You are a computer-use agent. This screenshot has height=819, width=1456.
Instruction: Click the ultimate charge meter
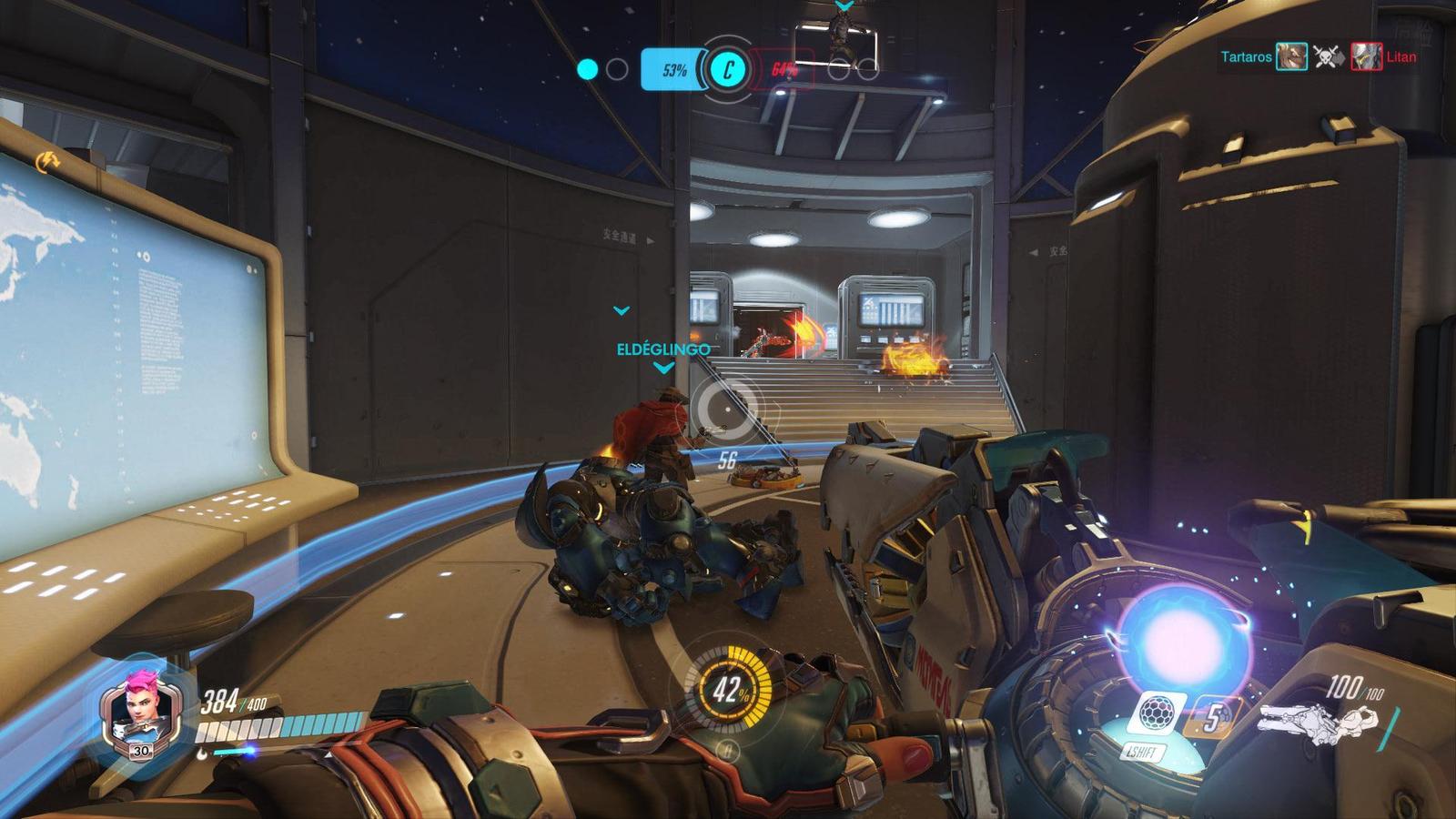click(x=727, y=690)
